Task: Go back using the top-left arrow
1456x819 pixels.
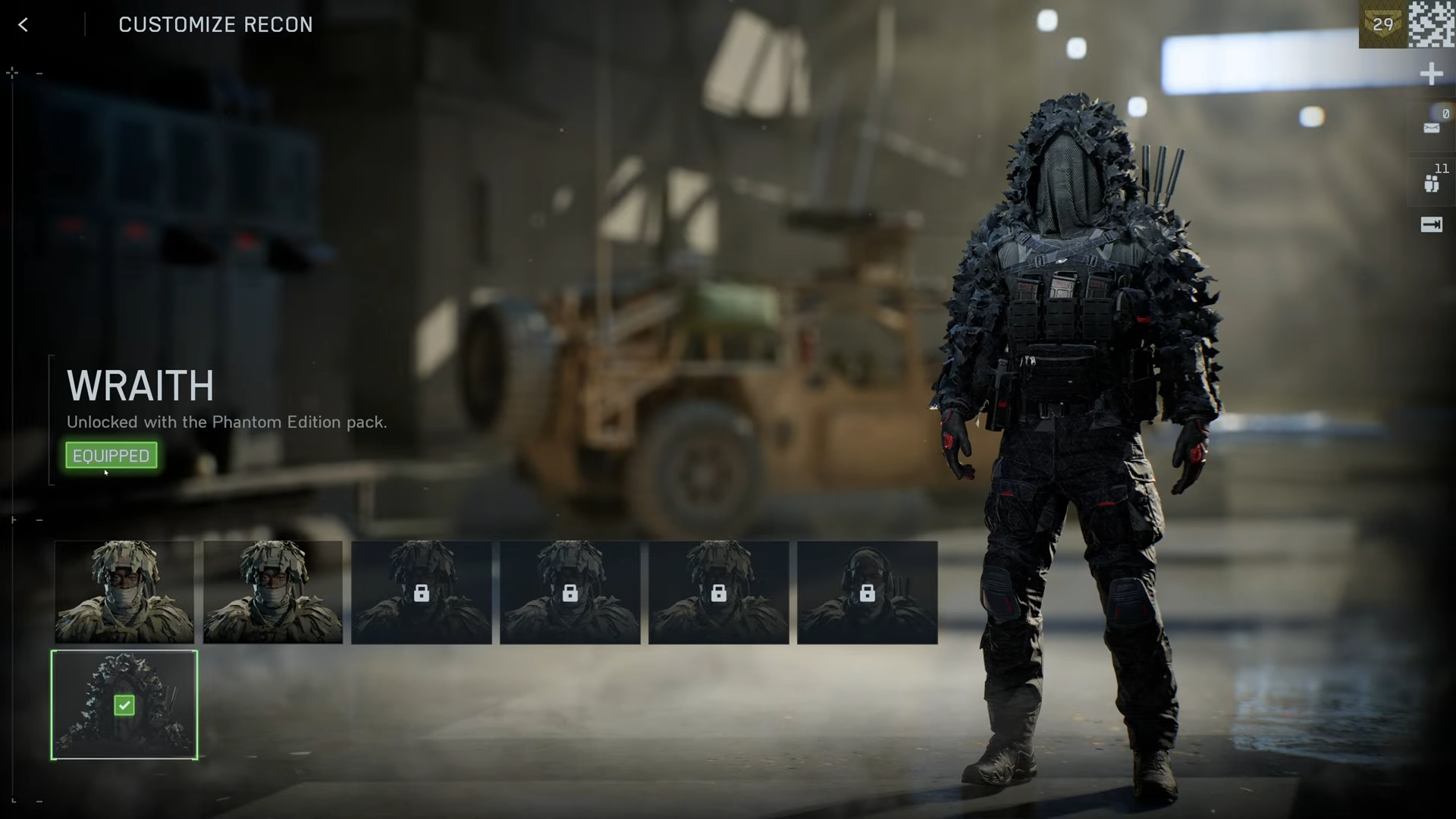Action: click(24, 25)
